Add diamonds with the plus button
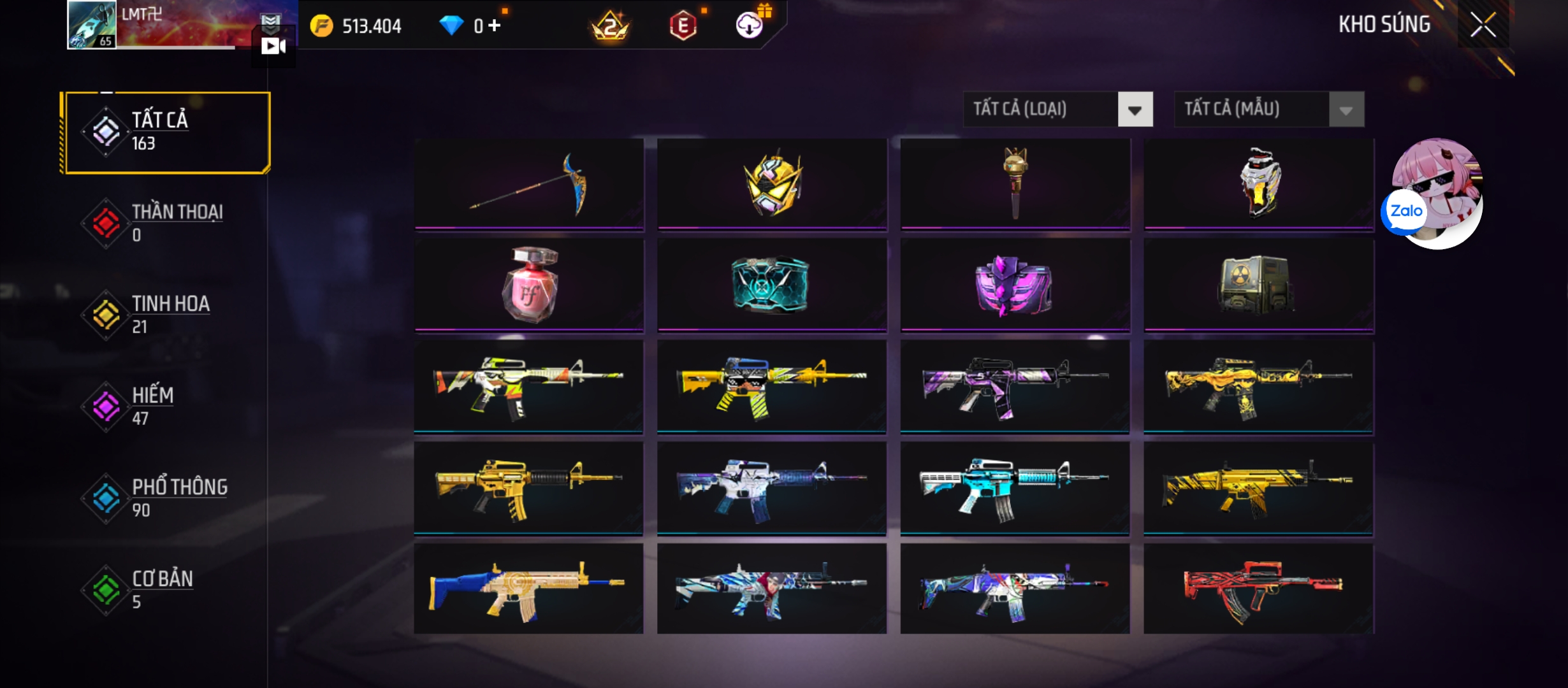This screenshot has width=1568, height=688. (495, 25)
